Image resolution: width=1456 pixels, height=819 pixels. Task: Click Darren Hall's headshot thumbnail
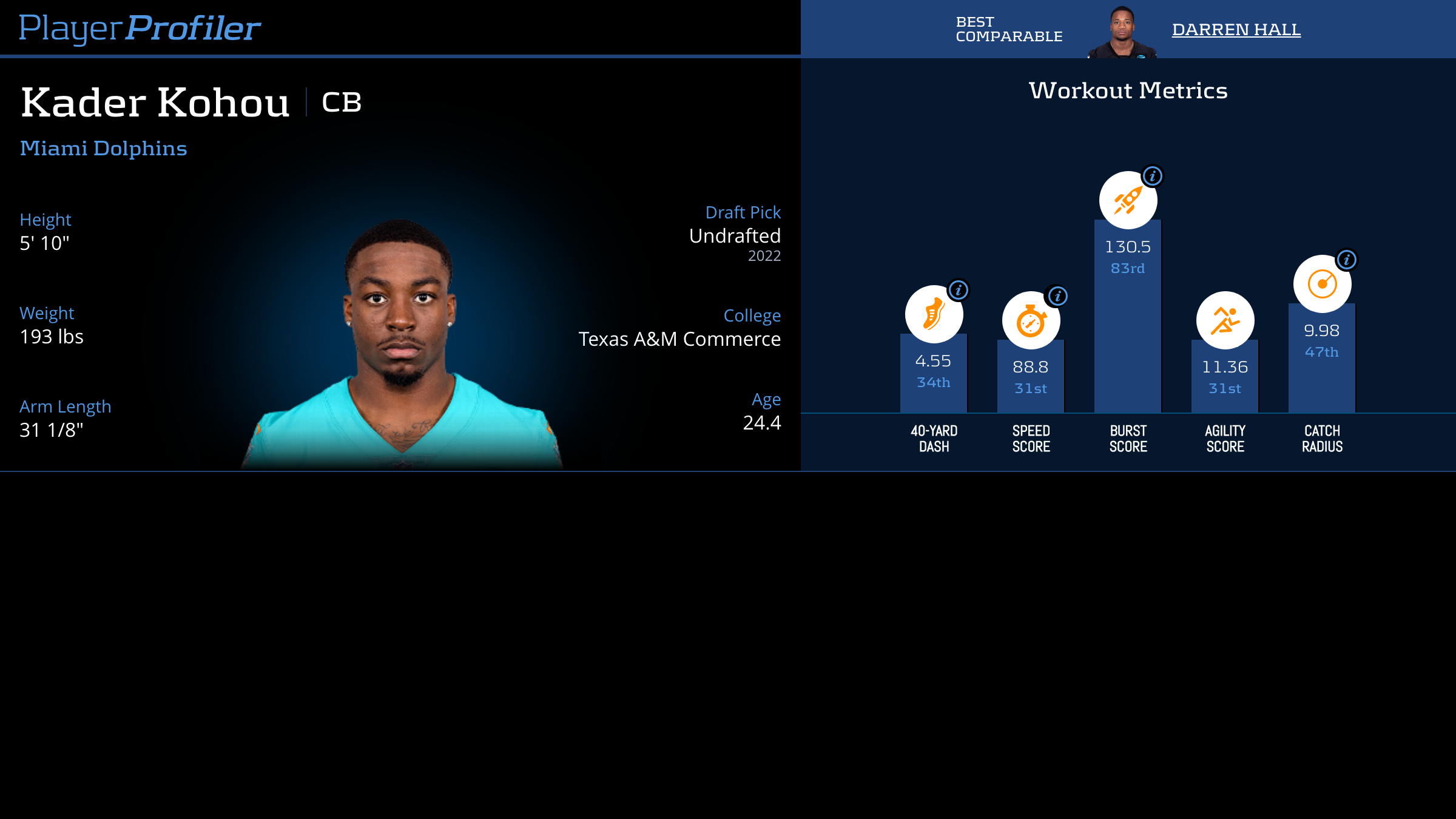pos(1122,33)
